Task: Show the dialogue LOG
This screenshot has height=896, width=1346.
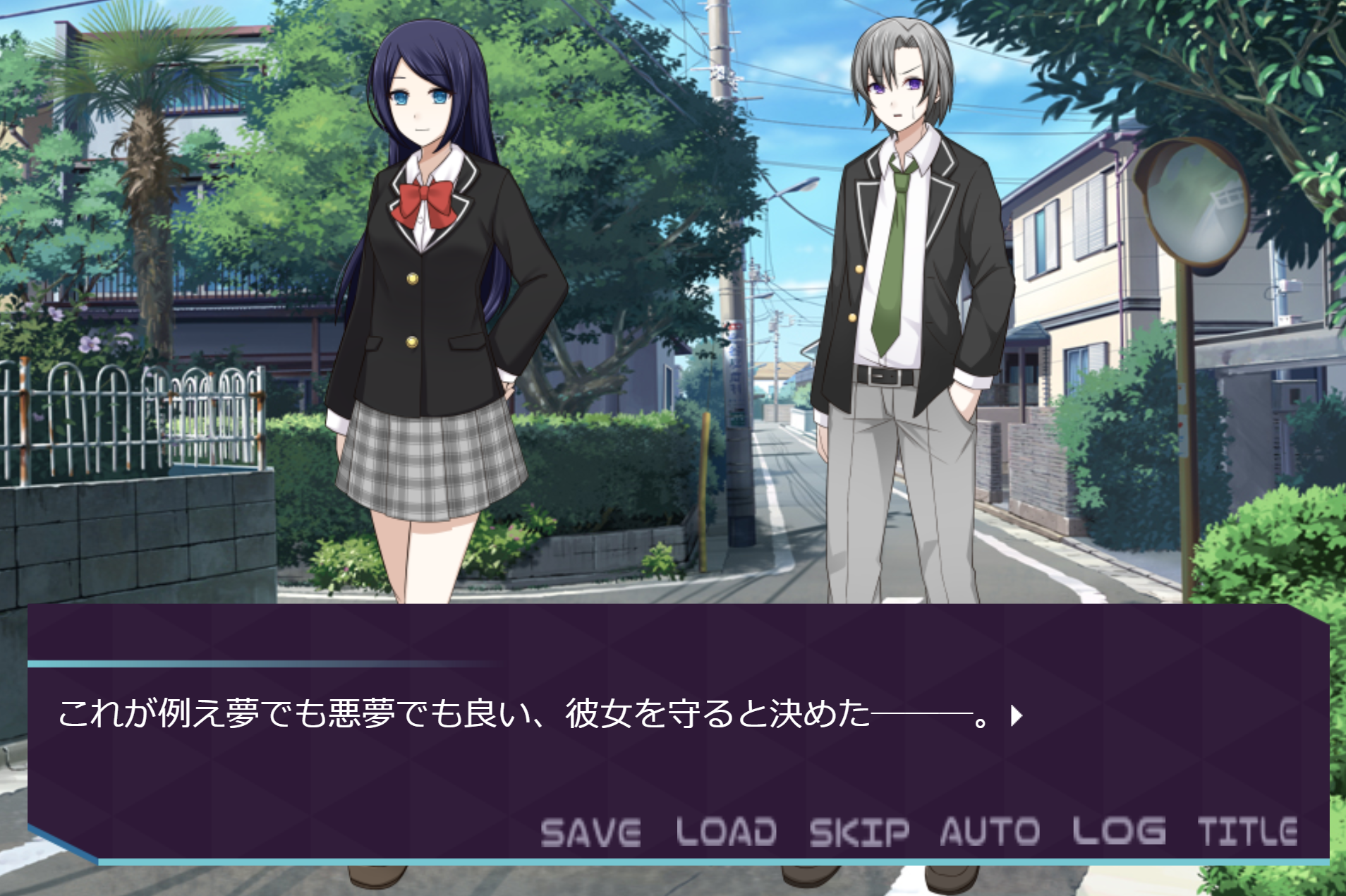Action: pyautogui.click(x=1119, y=832)
